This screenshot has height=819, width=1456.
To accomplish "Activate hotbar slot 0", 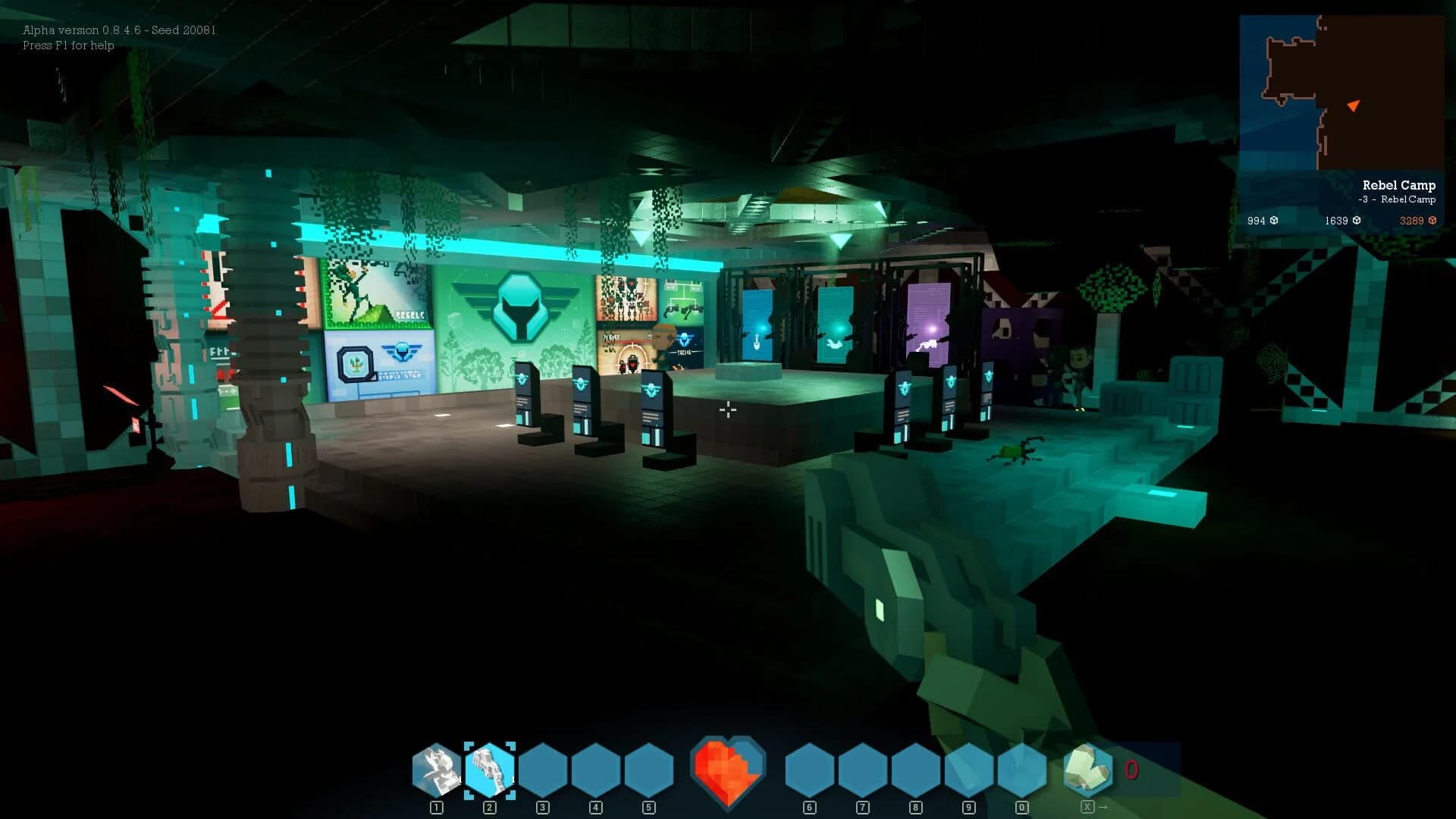I will pyautogui.click(x=1023, y=770).
